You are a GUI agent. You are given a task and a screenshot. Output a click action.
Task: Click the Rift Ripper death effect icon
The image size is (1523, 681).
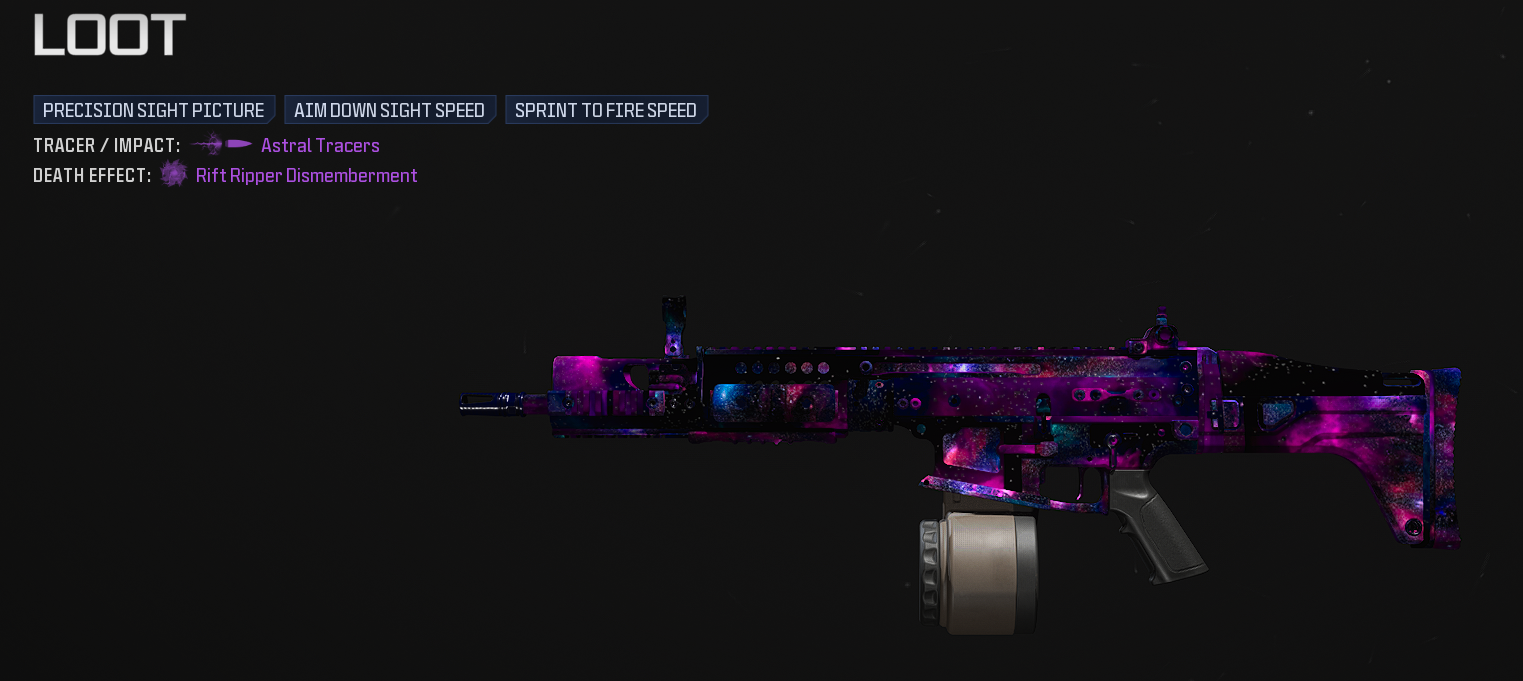point(174,175)
